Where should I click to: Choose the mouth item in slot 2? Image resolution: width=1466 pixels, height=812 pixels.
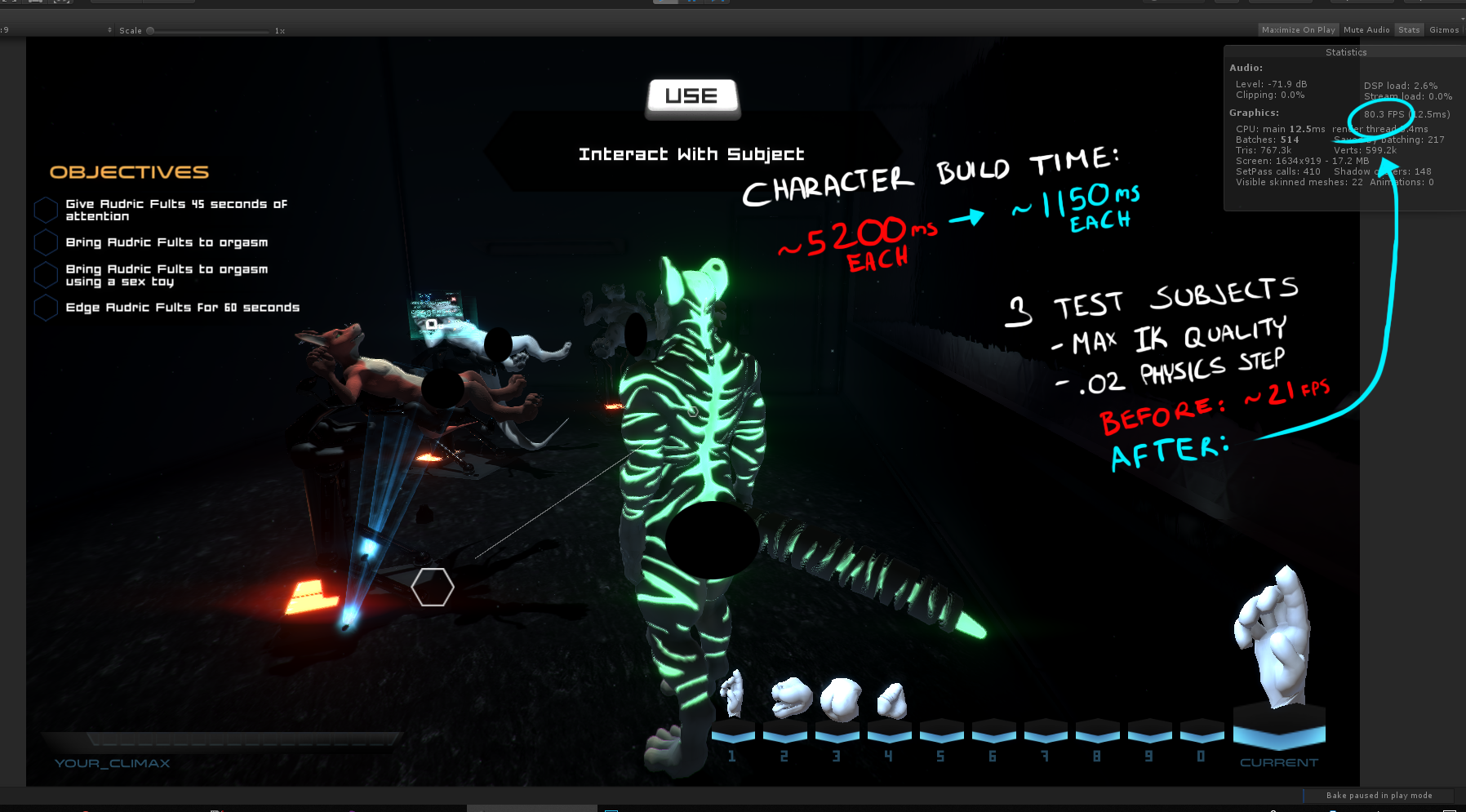click(790, 698)
